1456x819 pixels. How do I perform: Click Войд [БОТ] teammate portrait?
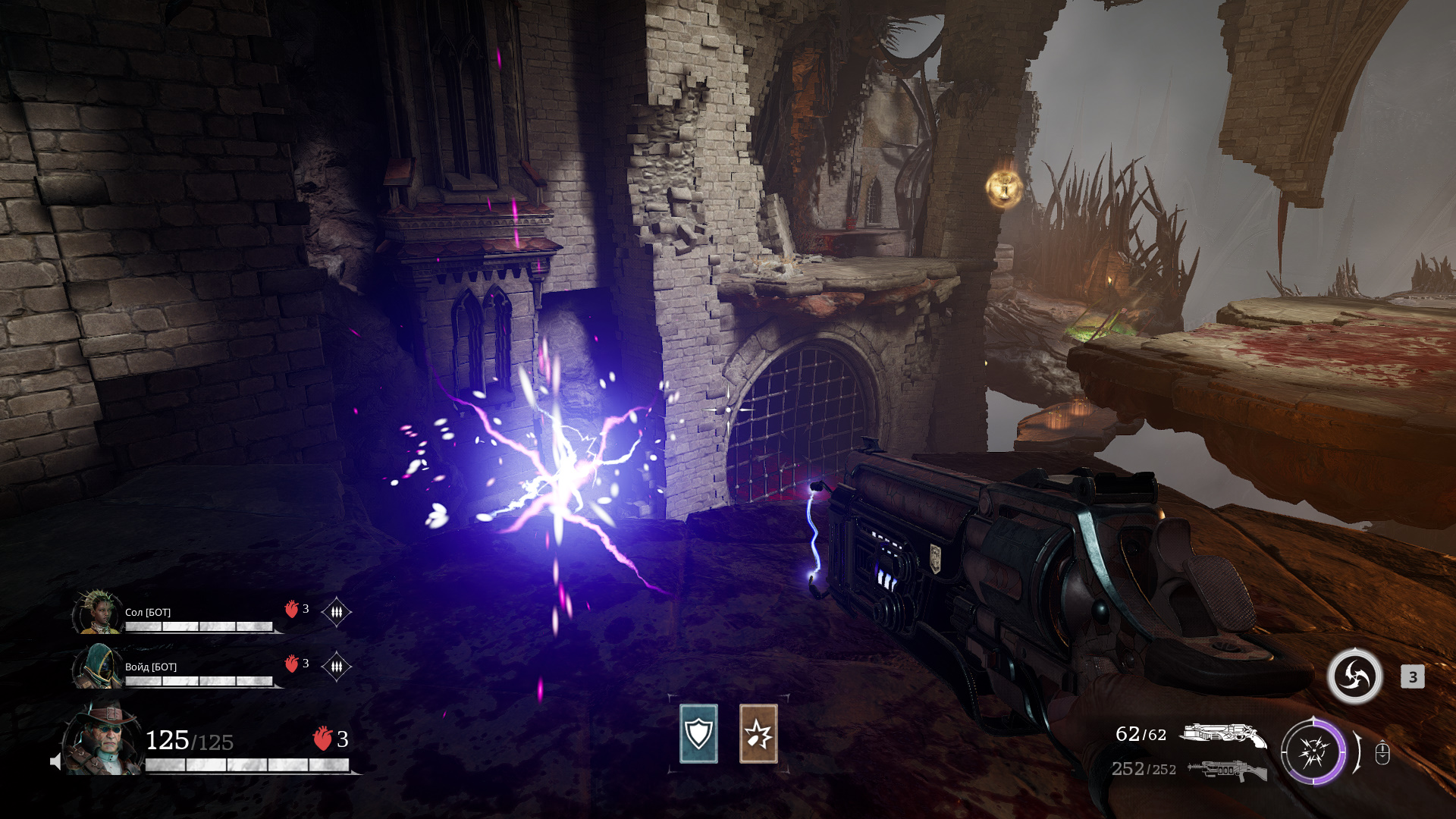click(97, 667)
